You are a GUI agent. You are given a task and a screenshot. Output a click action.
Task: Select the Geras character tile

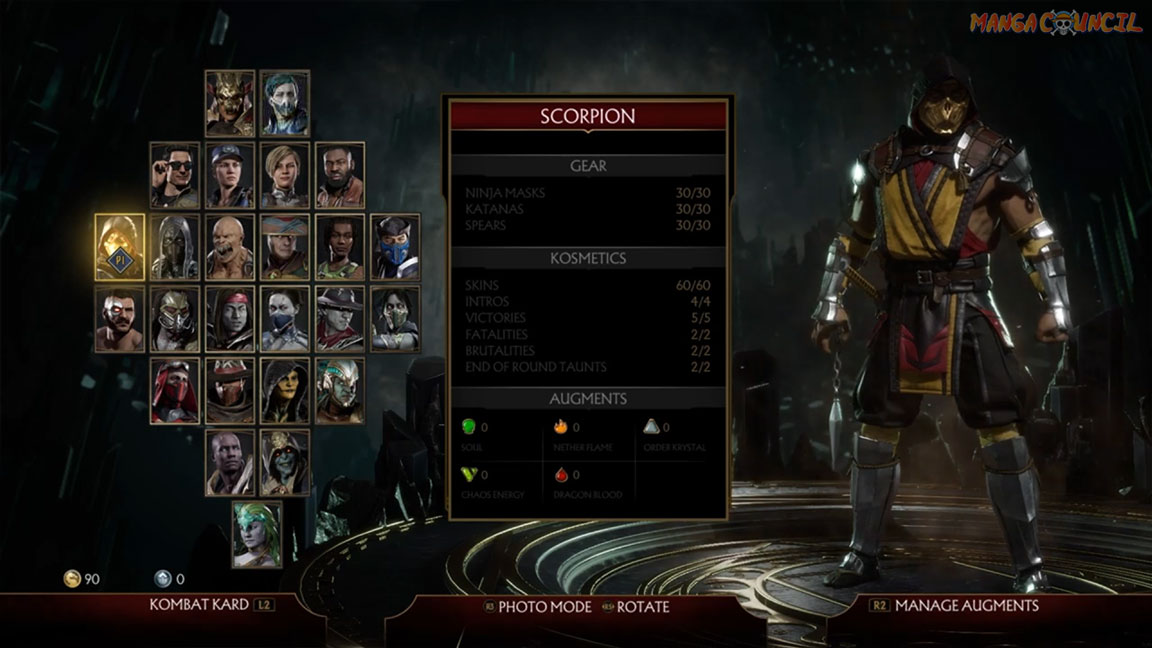tap(230, 463)
